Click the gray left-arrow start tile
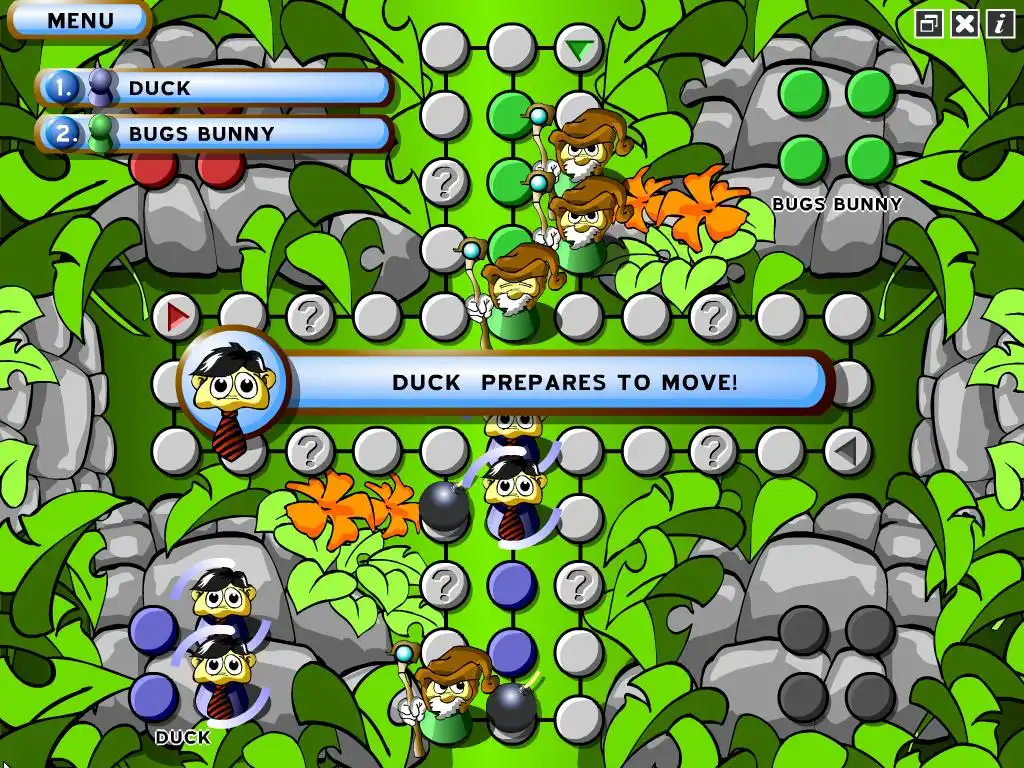This screenshot has width=1024, height=768. click(x=847, y=451)
